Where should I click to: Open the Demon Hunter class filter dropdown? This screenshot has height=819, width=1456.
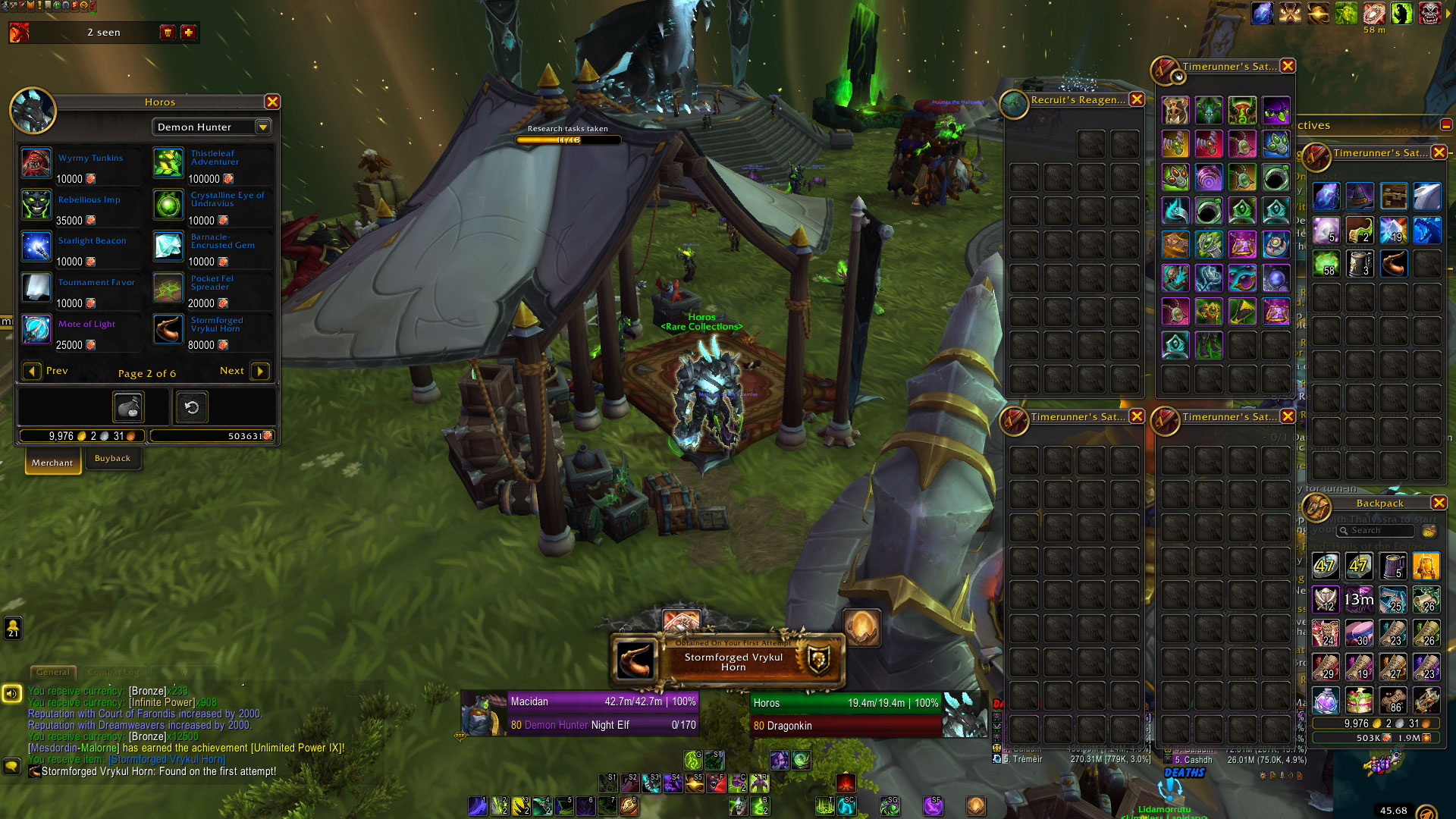pos(263,127)
